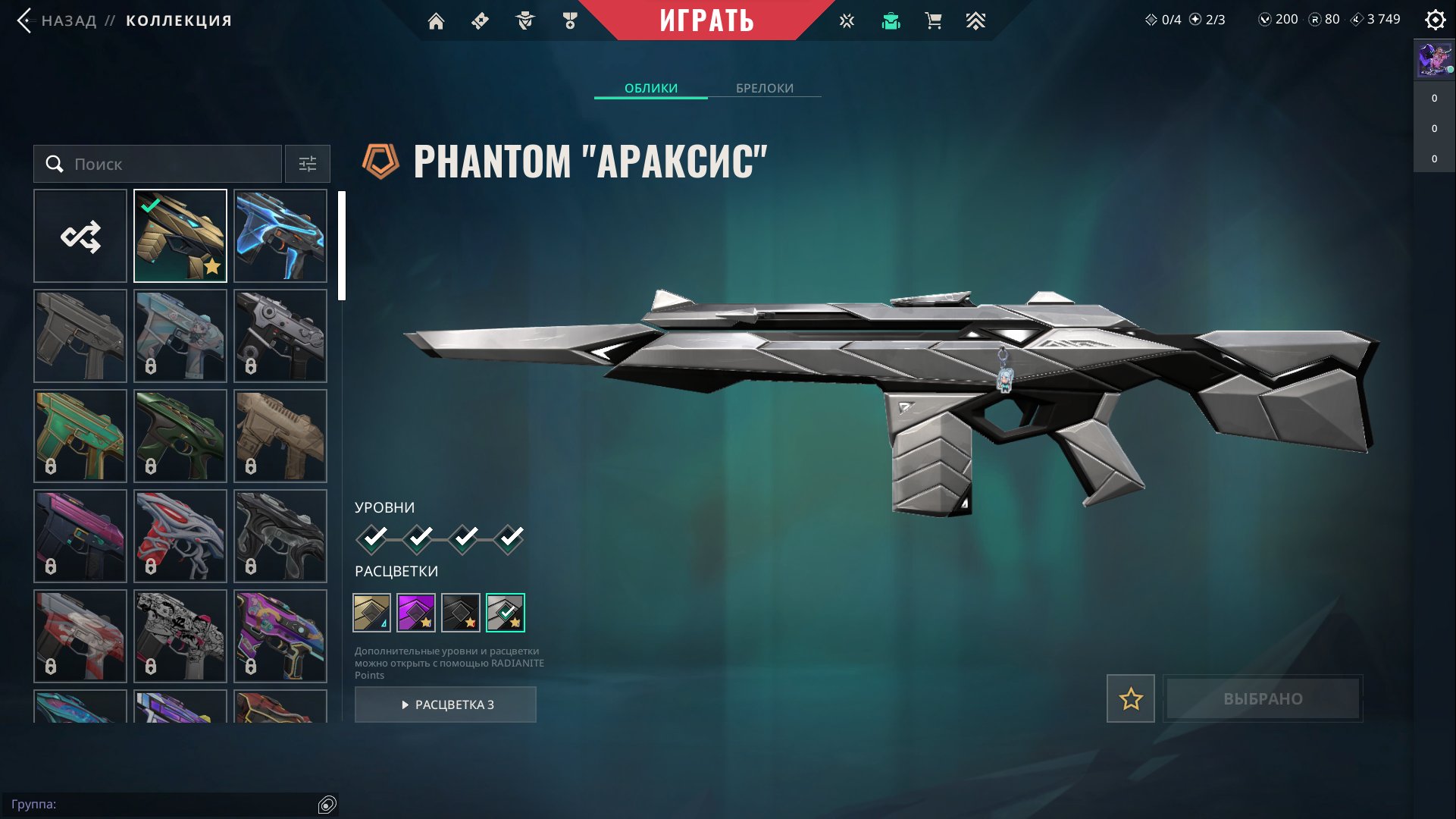Click the ВЫБРАНО equip button
The image size is (1456, 819).
click(1263, 698)
